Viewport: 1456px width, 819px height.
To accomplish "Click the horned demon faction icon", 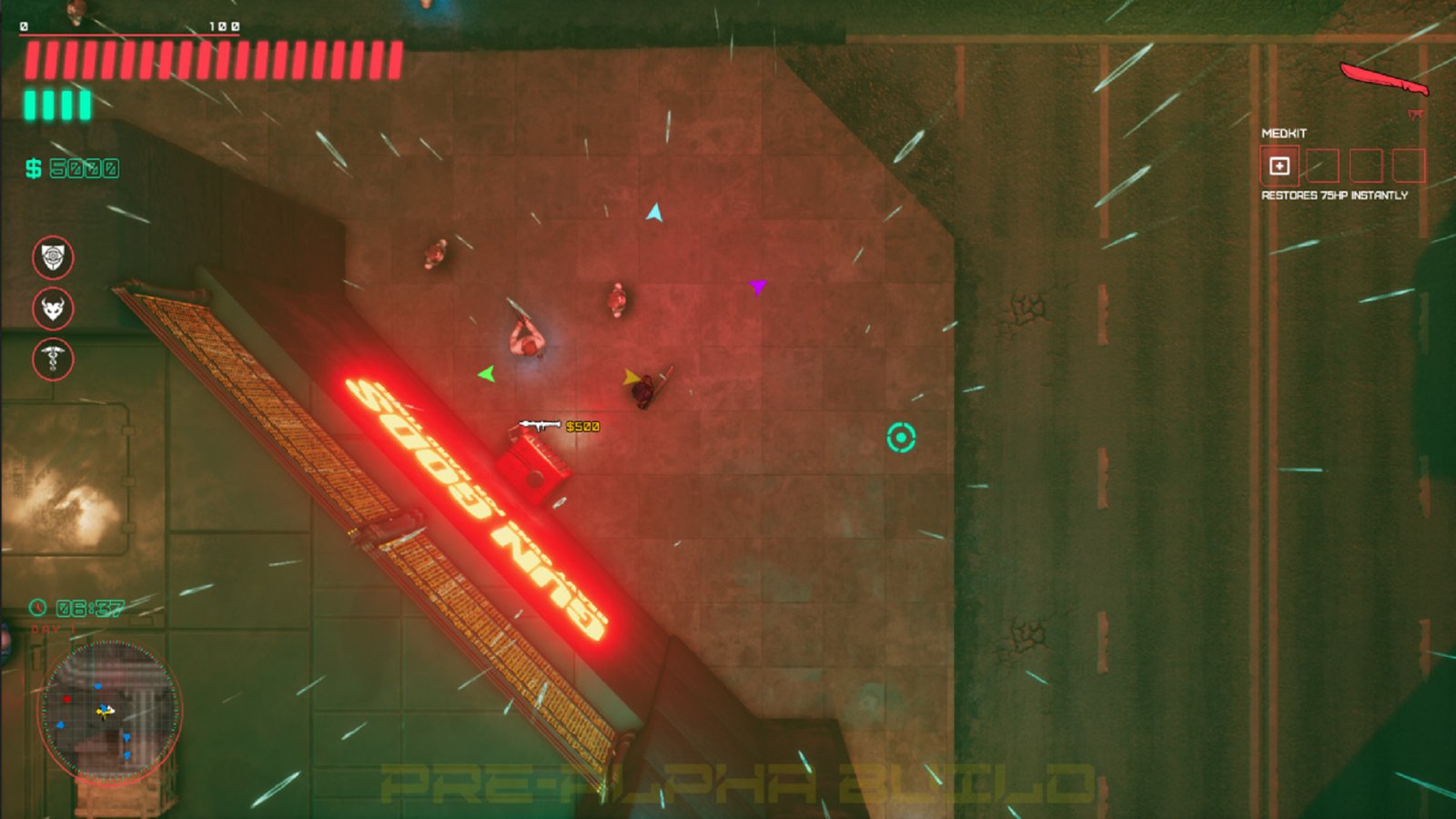I will click(53, 309).
